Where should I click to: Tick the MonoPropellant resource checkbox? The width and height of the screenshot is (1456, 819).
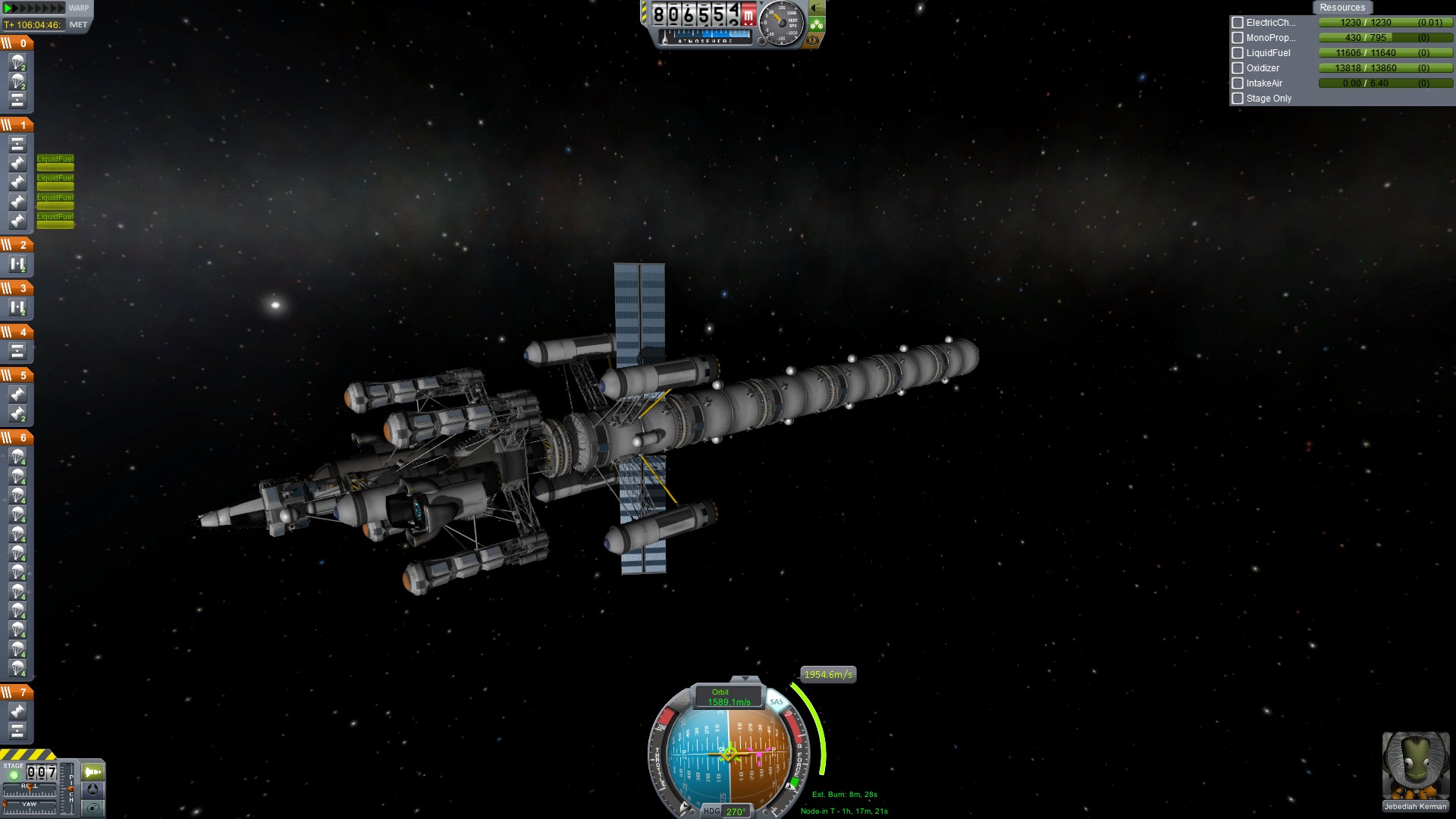tap(1238, 38)
